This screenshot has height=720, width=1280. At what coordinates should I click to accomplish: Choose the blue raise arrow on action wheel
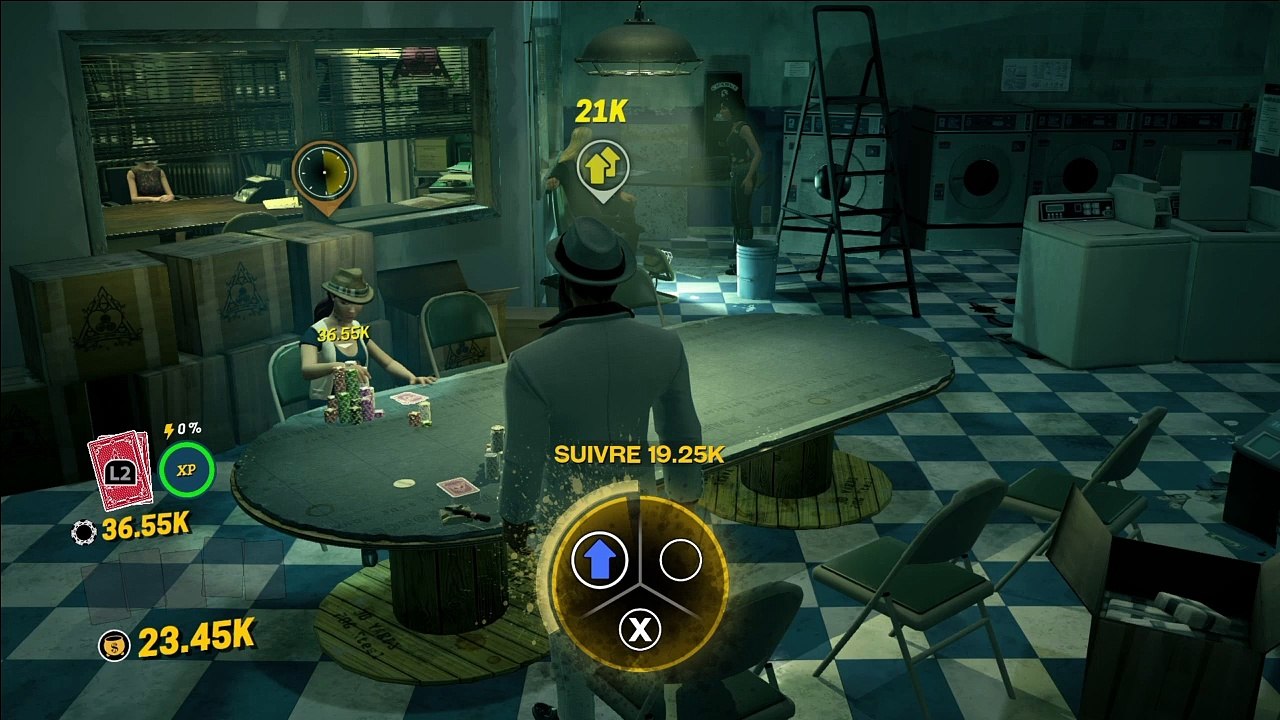598,560
